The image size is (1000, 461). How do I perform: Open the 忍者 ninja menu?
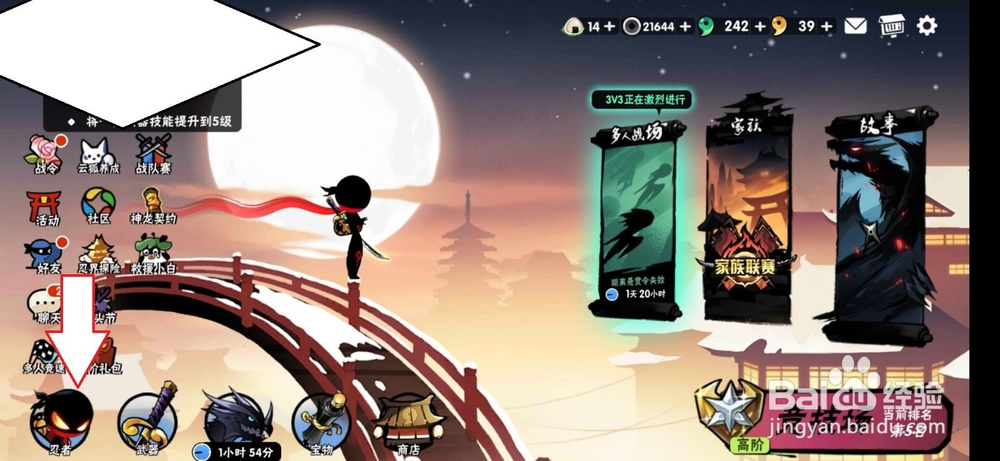62,420
